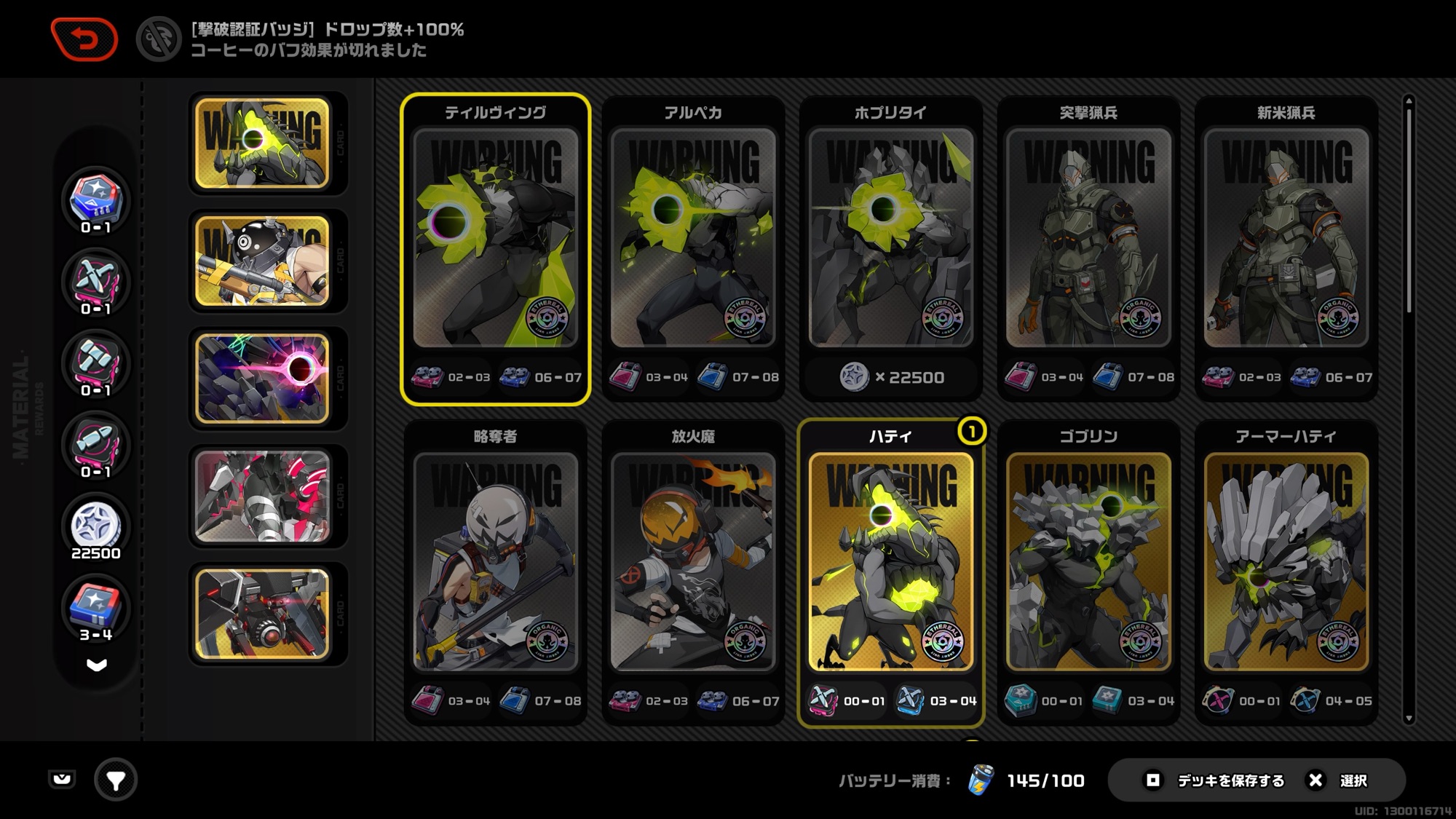Expand the material rewards list down arrow
Screen dimensions: 1456x819
point(96,665)
